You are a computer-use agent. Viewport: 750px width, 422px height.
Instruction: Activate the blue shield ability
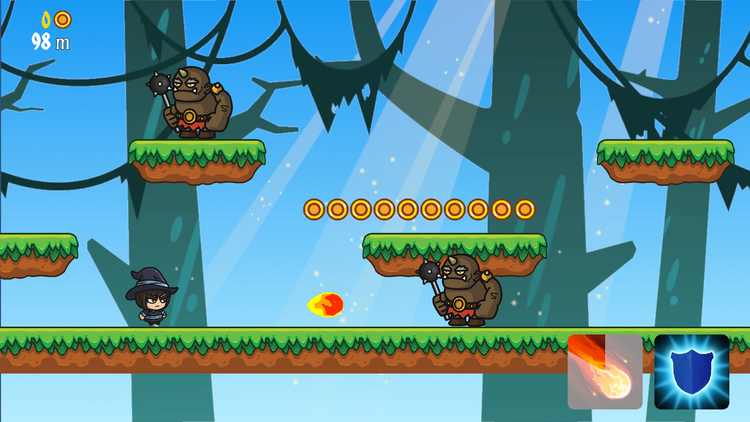(692, 372)
